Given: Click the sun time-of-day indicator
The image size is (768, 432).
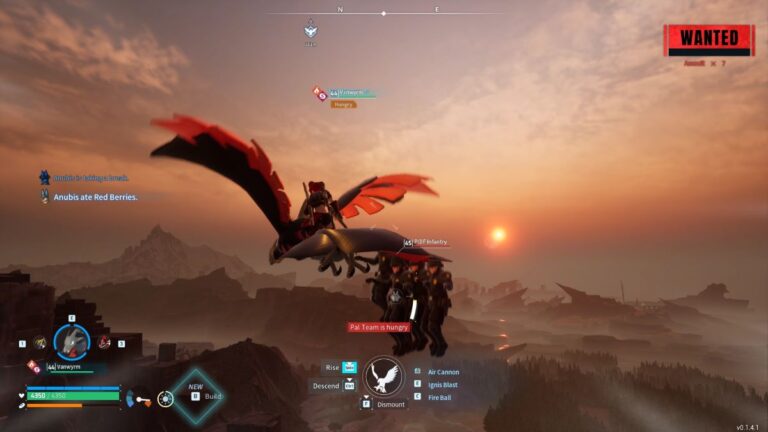Looking at the screenshot, I should [166, 398].
